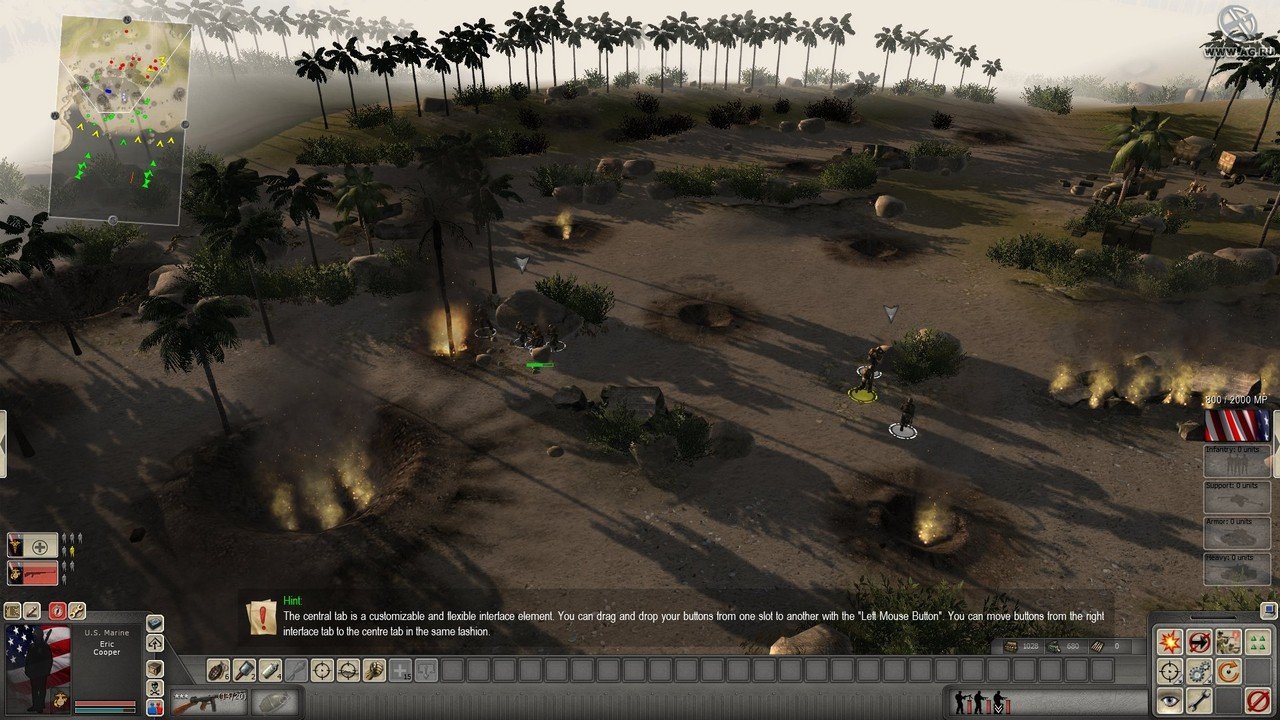The height and width of the screenshot is (720, 1280).
Task: Activate the clenched fist melee command
Action: pyautogui.click(x=374, y=670)
